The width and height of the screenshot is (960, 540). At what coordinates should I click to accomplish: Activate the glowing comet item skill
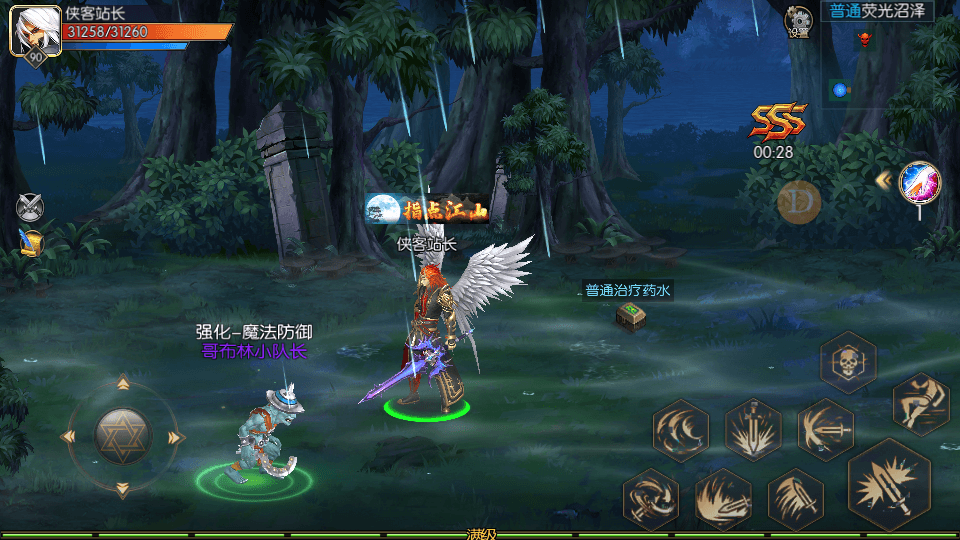coord(918,182)
